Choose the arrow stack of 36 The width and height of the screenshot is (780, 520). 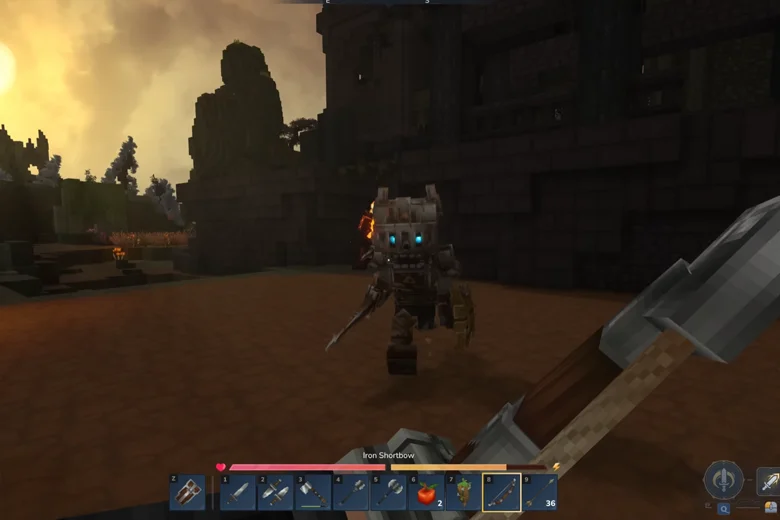click(539, 493)
